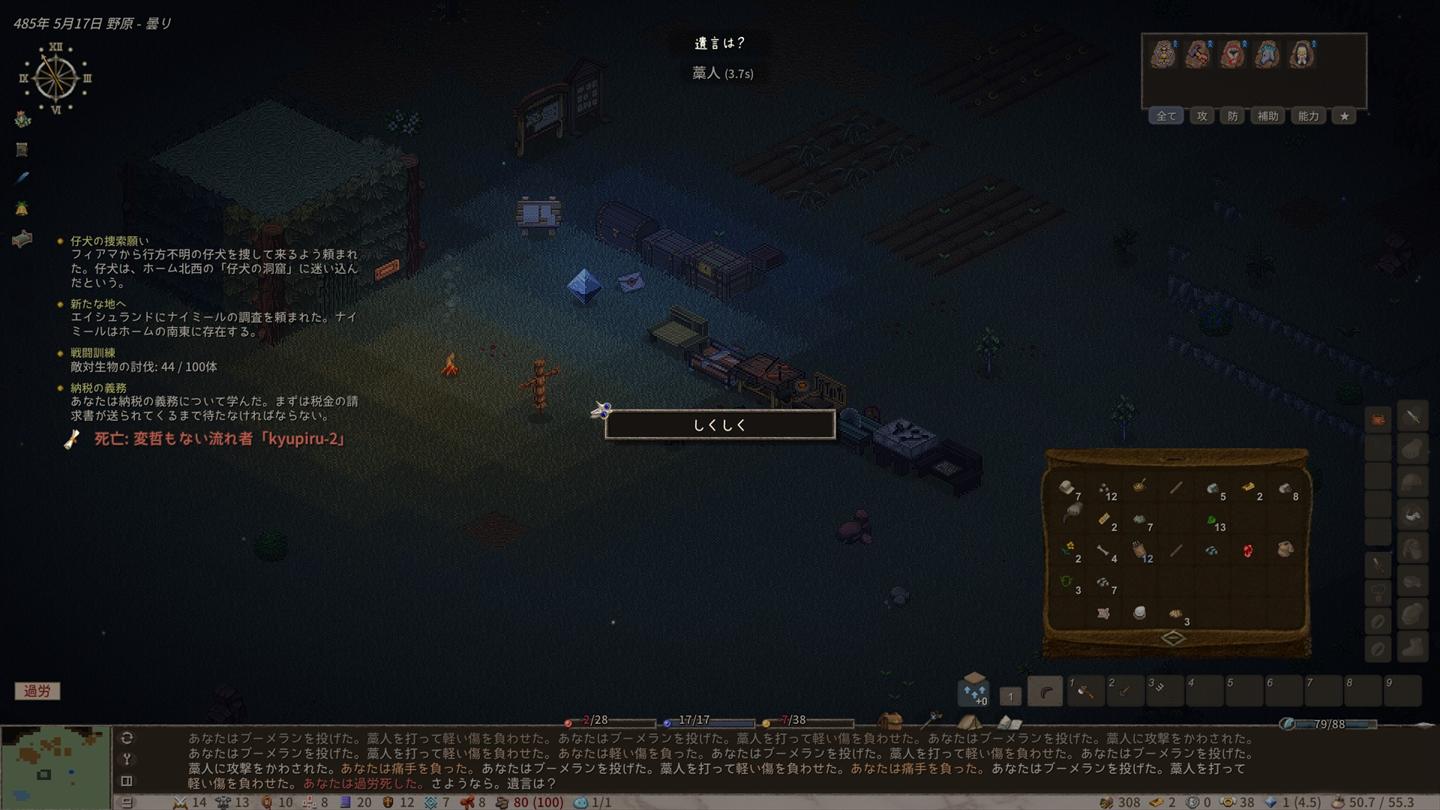The height and width of the screenshot is (810, 1440).
Task: Open the death notice for kyupiru-2
Action: point(219,439)
